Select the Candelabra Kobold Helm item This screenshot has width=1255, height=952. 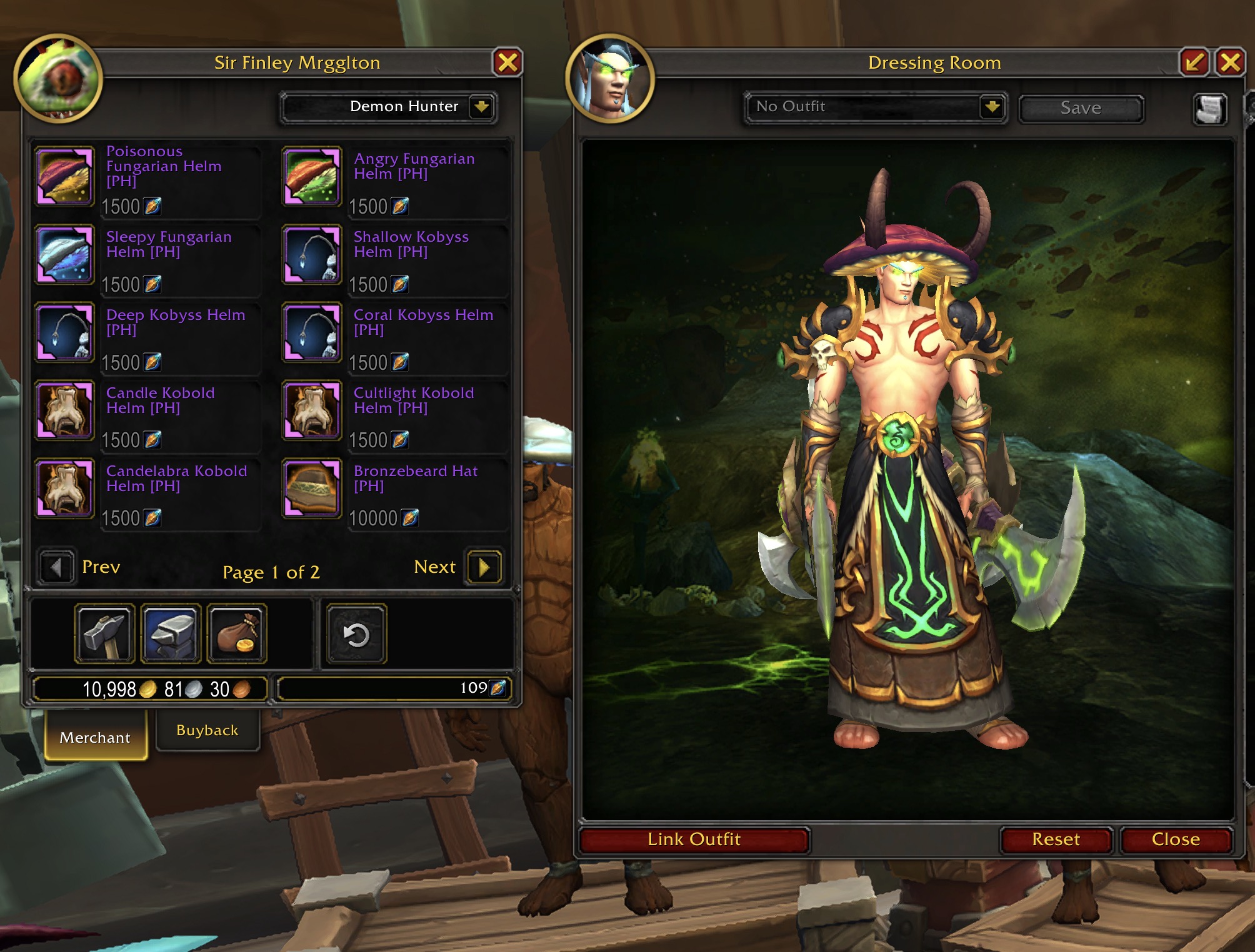(x=65, y=488)
